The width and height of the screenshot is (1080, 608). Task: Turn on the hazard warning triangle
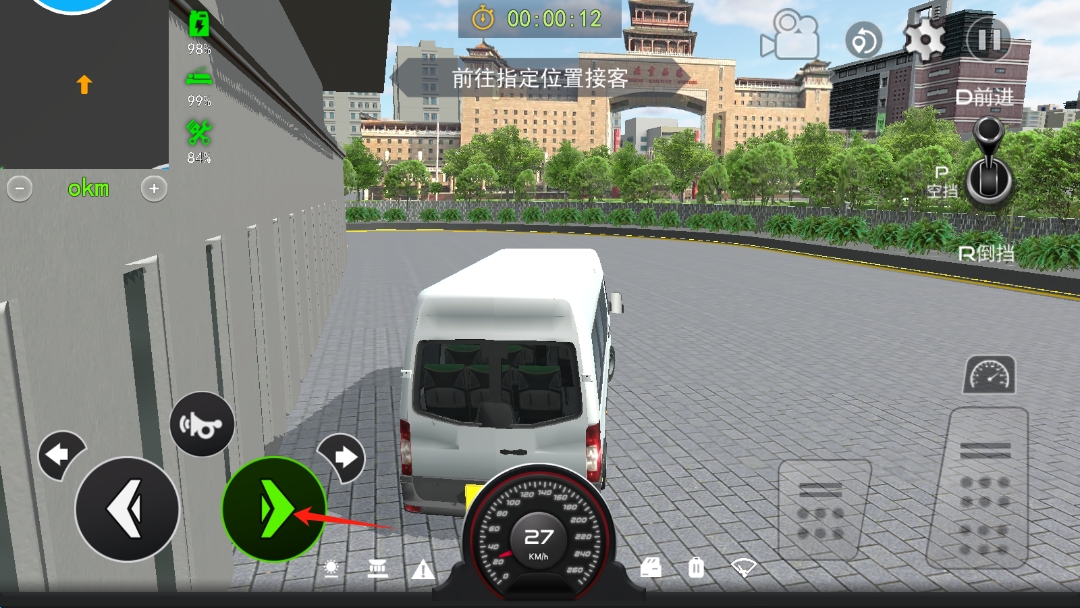point(423,570)
